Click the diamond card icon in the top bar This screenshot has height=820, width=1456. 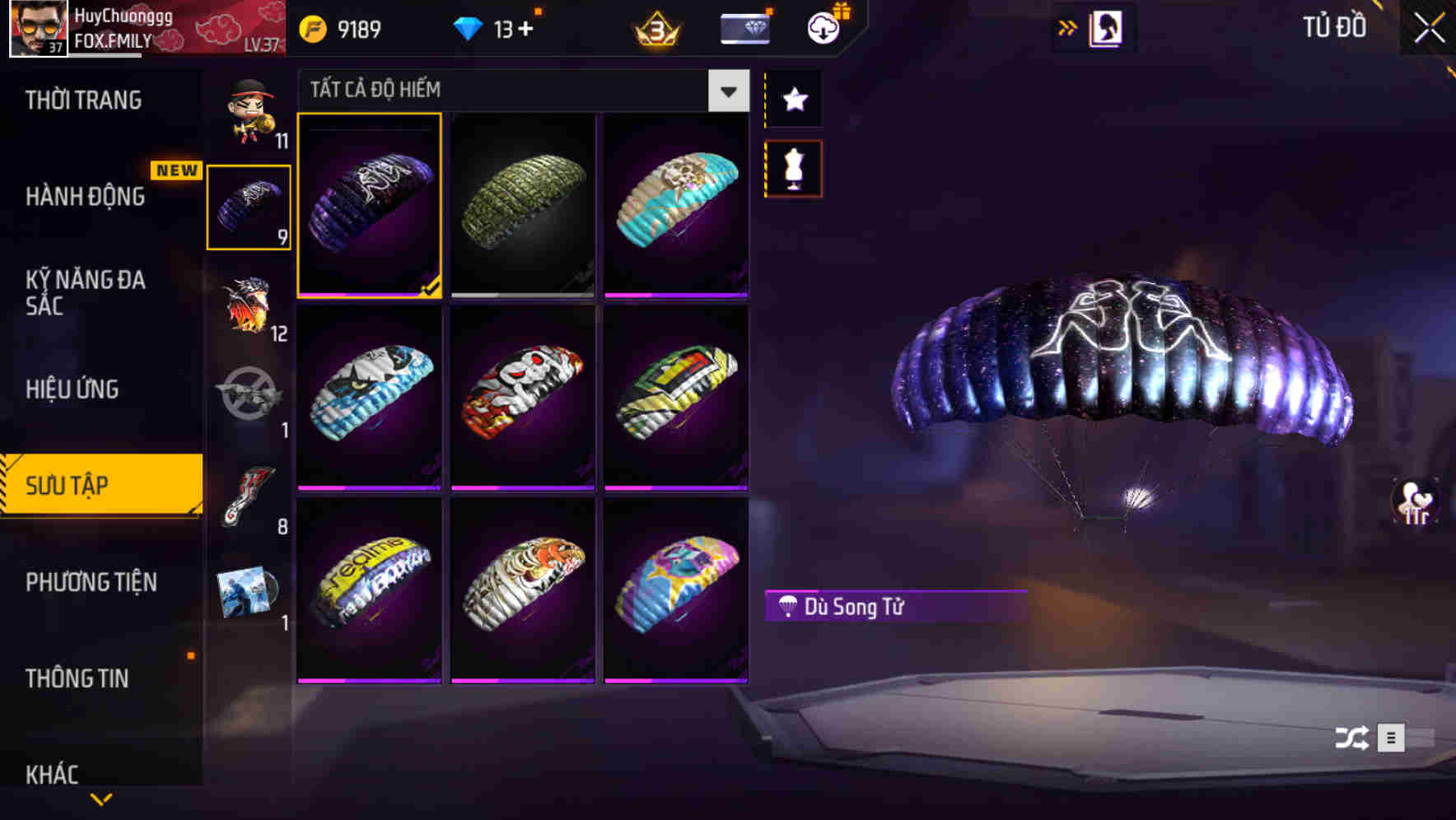pyautogui.click(x=744, y=26)
